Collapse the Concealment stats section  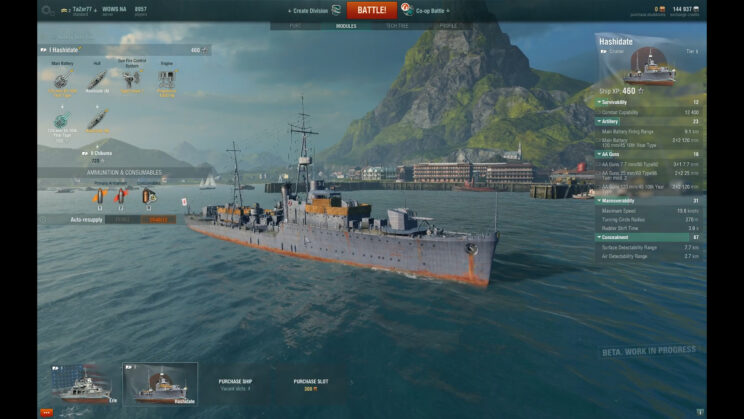point(616,237)
